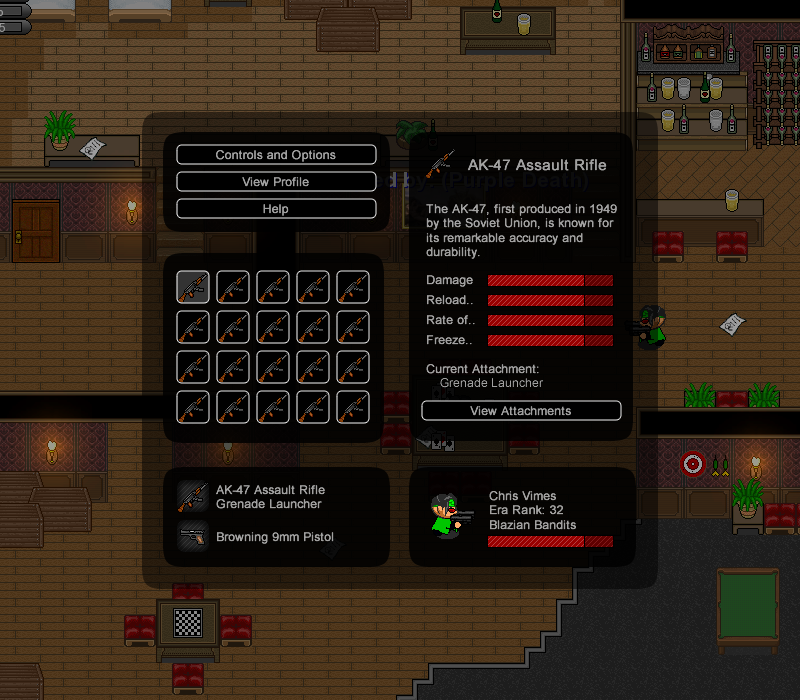Open Controls and Options

coord(276,155)
